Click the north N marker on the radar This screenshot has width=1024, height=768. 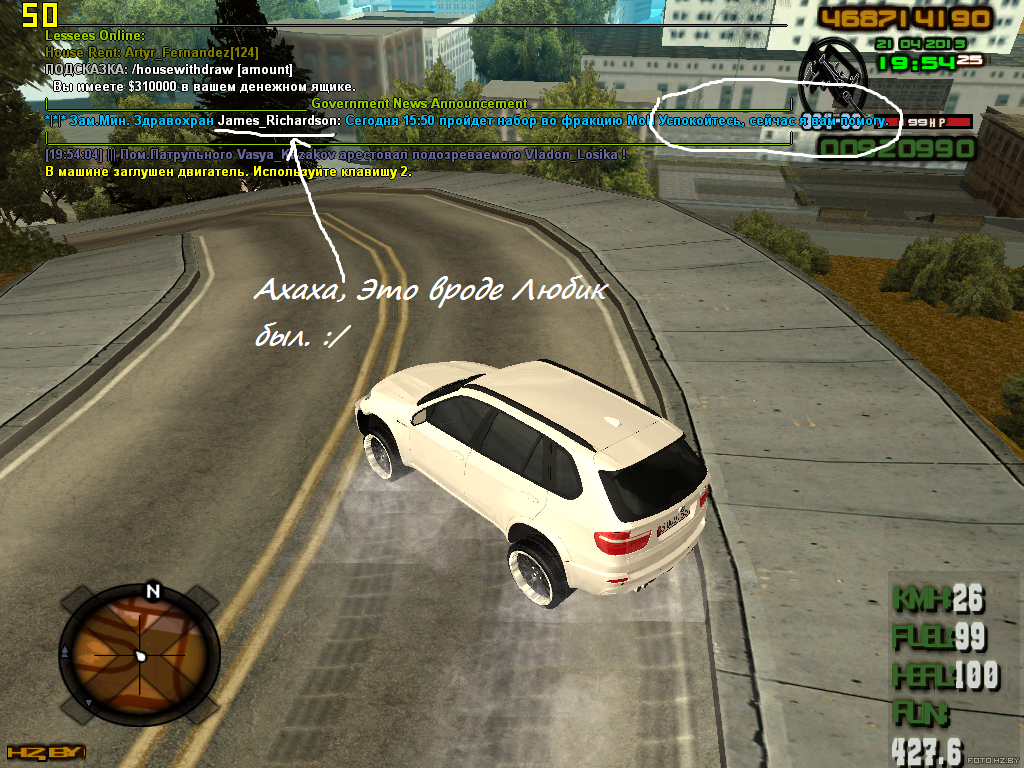tap(153, 590)
